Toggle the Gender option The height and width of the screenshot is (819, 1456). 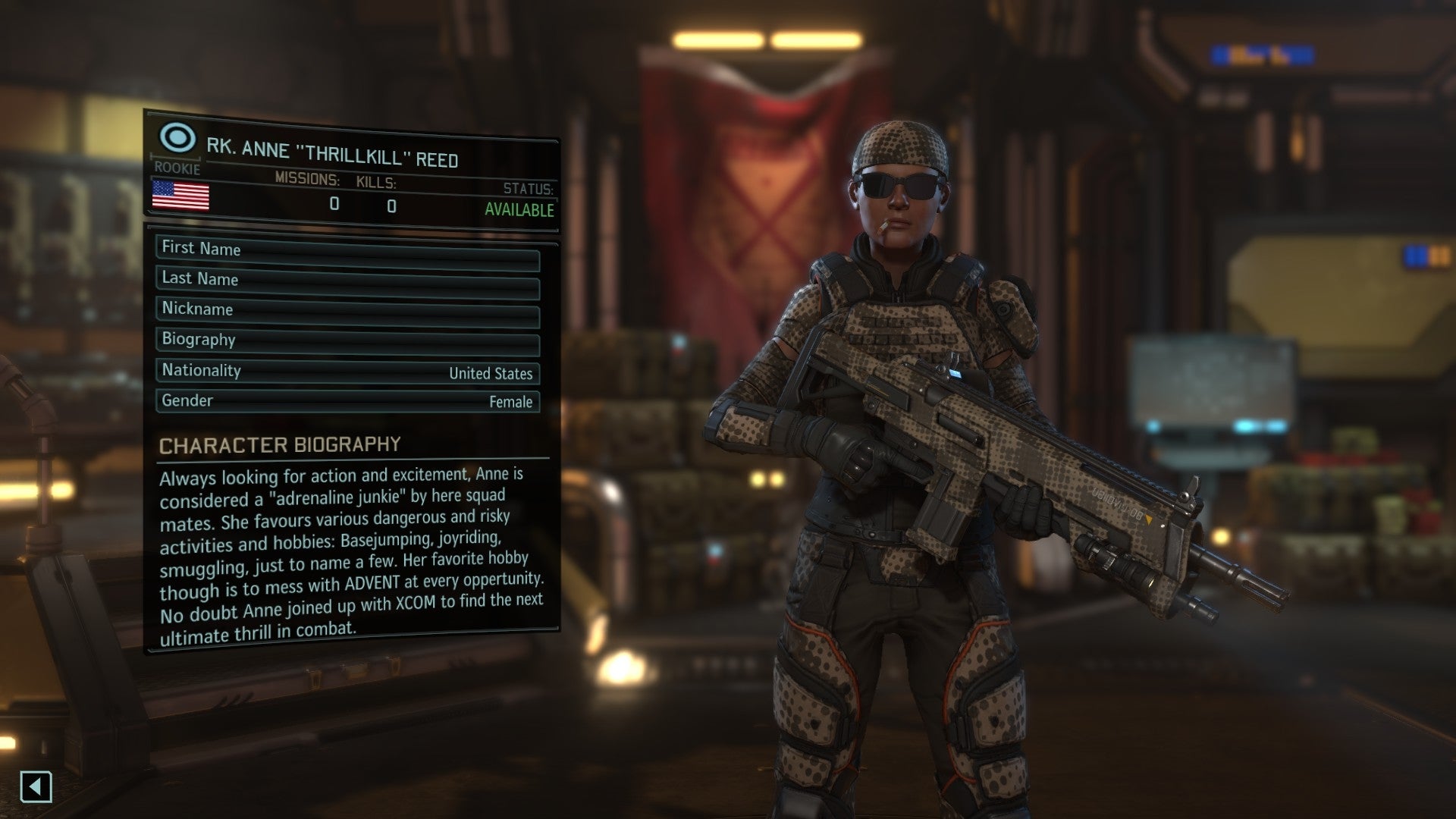347,401
